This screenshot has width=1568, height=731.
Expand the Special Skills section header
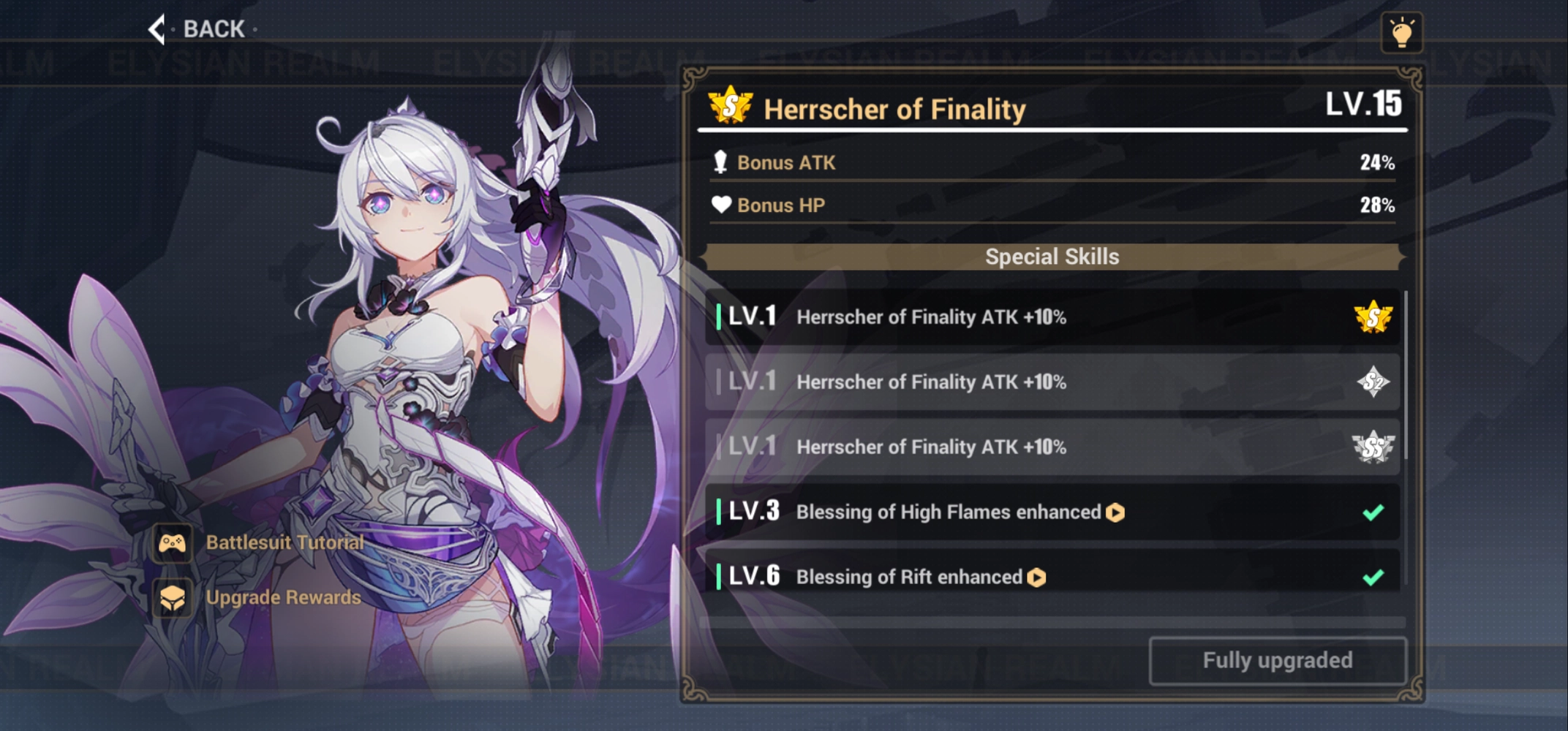(1052, 257)
